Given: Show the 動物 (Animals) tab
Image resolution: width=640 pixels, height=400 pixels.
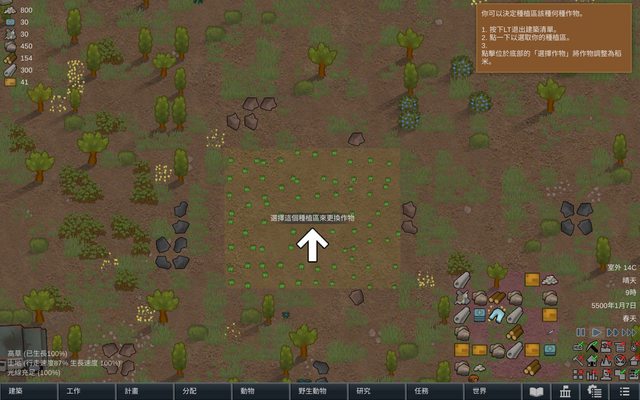Looking at the screenshot, I should [x=247, y=391].
